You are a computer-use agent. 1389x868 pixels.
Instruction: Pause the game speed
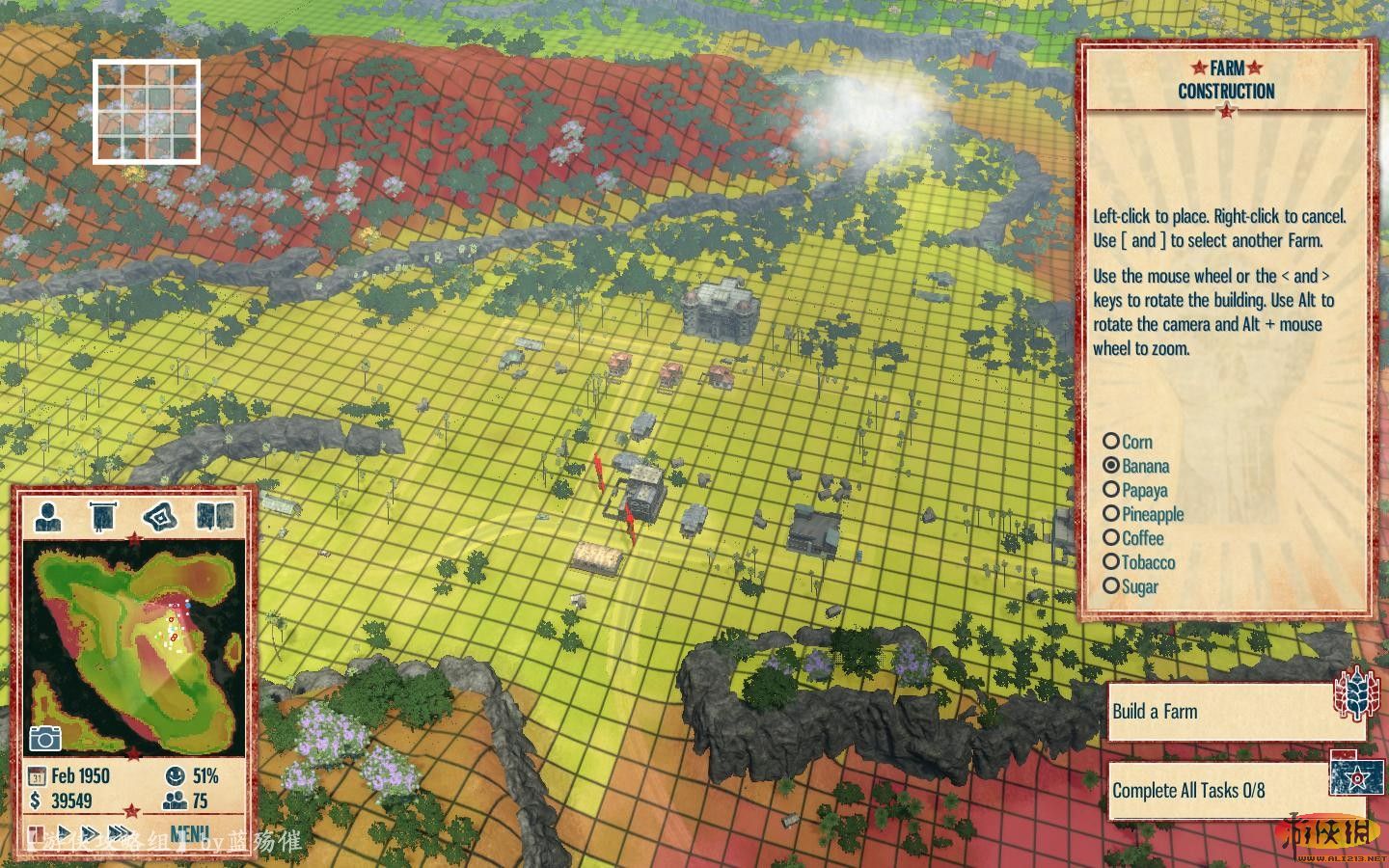(x=36, y=833)
